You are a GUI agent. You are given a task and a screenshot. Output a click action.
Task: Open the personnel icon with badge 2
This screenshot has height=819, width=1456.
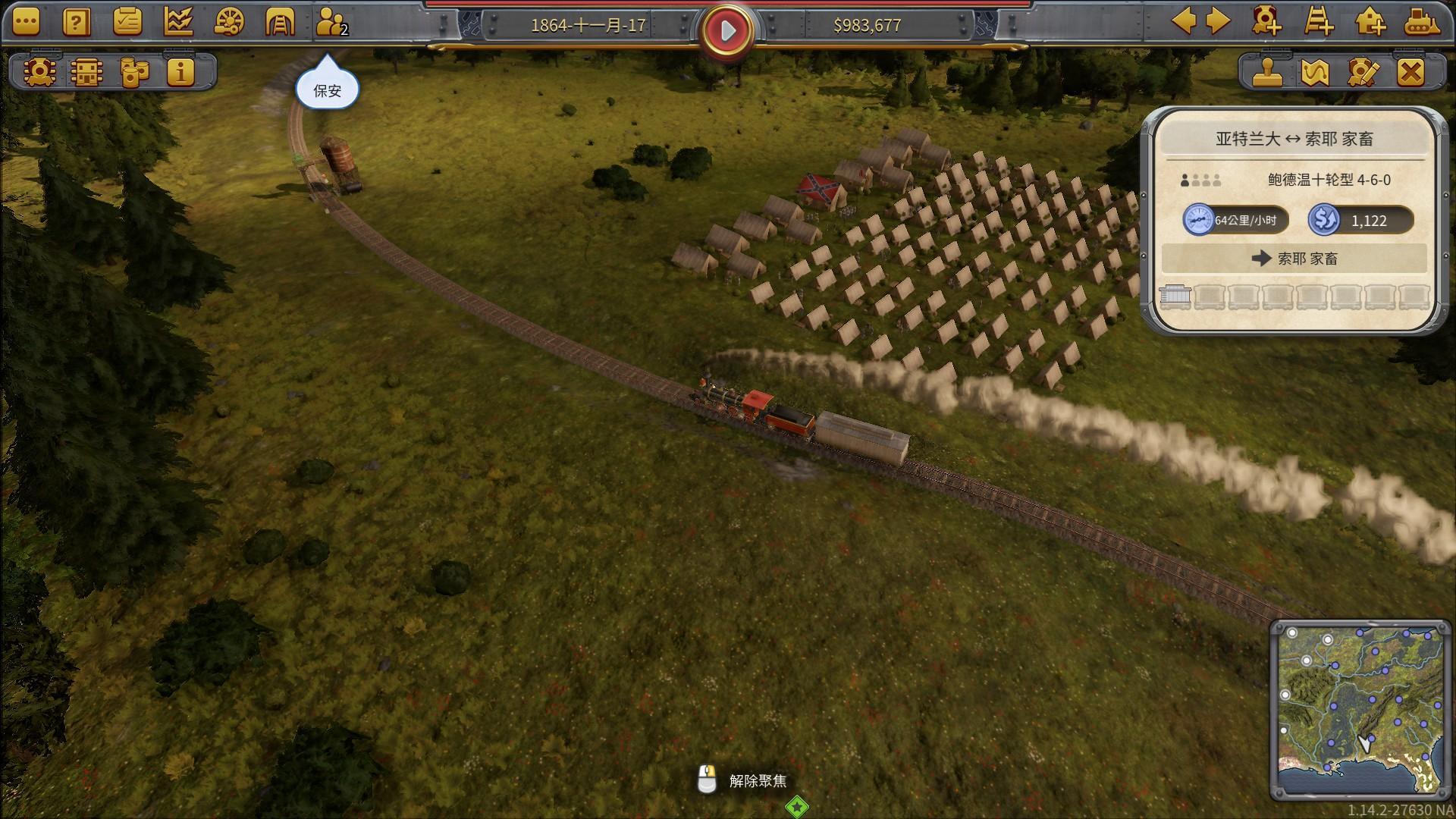point(331,23)
